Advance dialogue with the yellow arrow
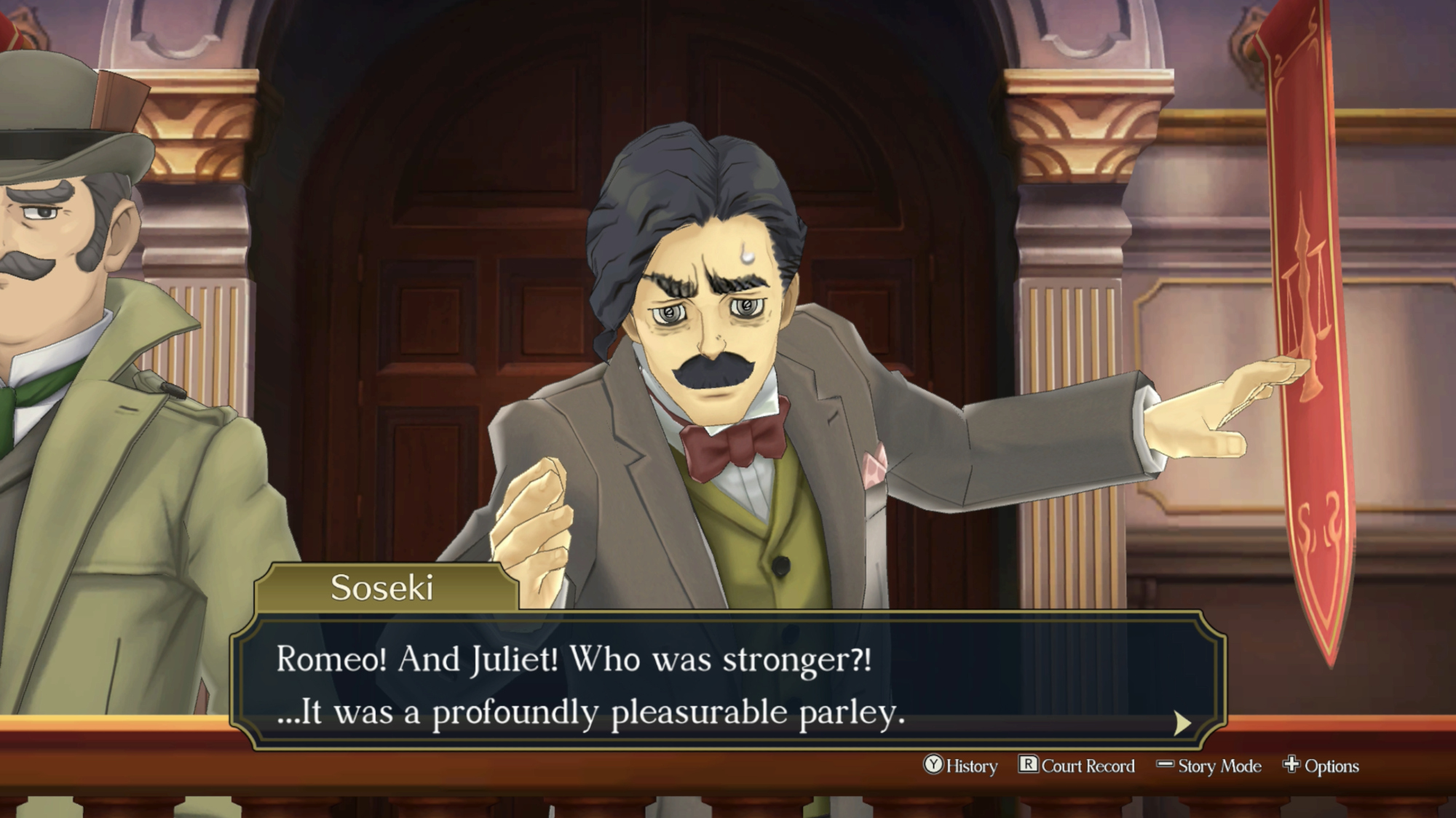 (1182, 723)
